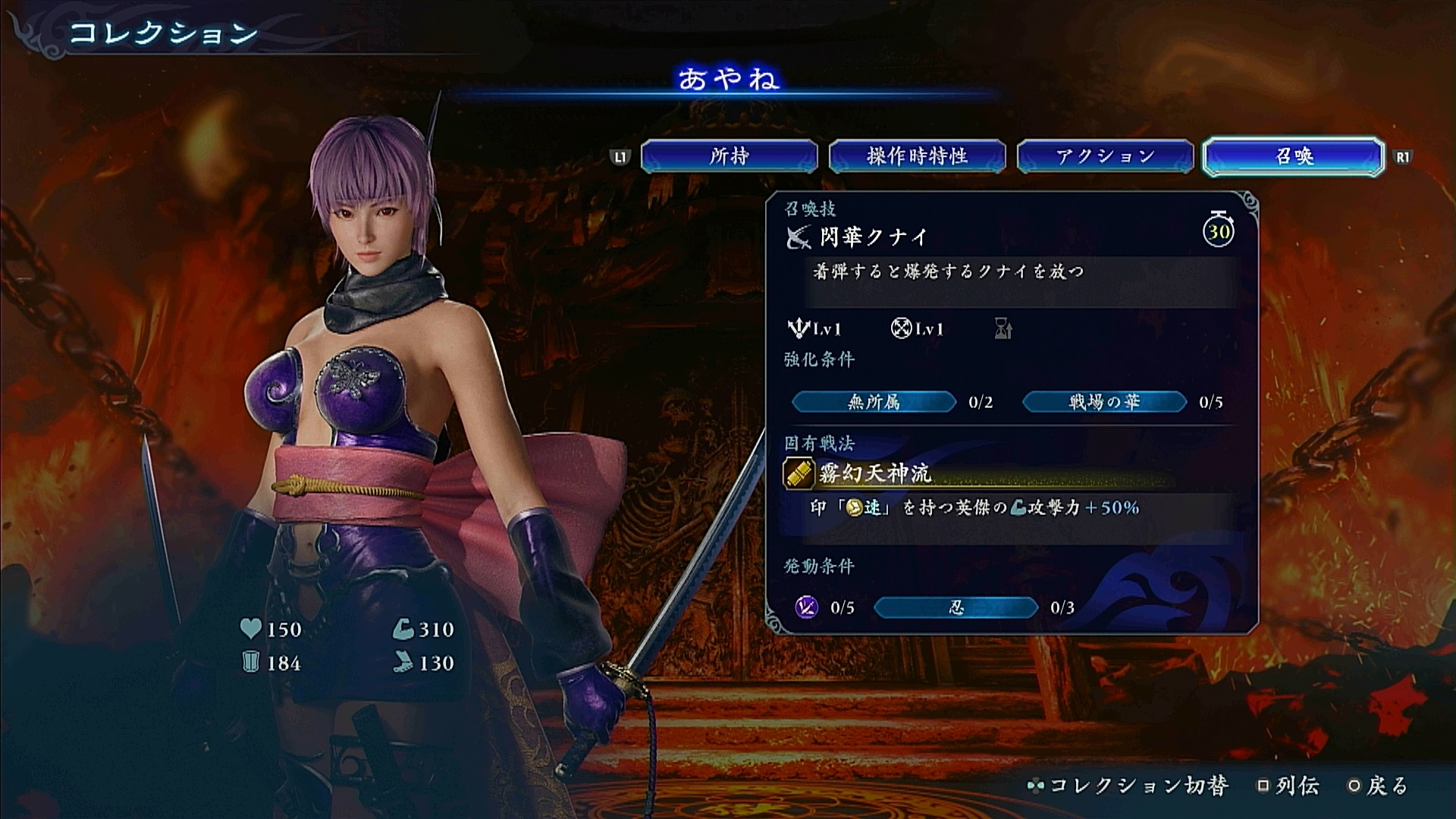The height and width of the screenshot is (819, 1456).
Task: Switch to the 所持 tab
Action: 729,157
